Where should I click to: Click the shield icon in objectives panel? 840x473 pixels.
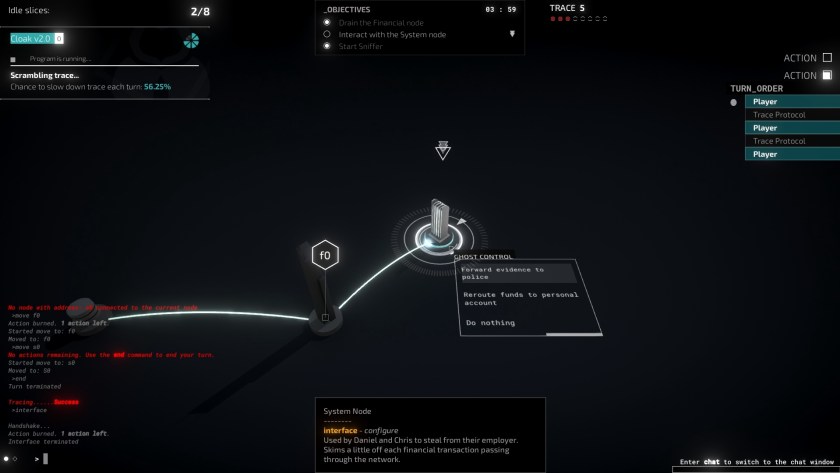tap(512, 34)
